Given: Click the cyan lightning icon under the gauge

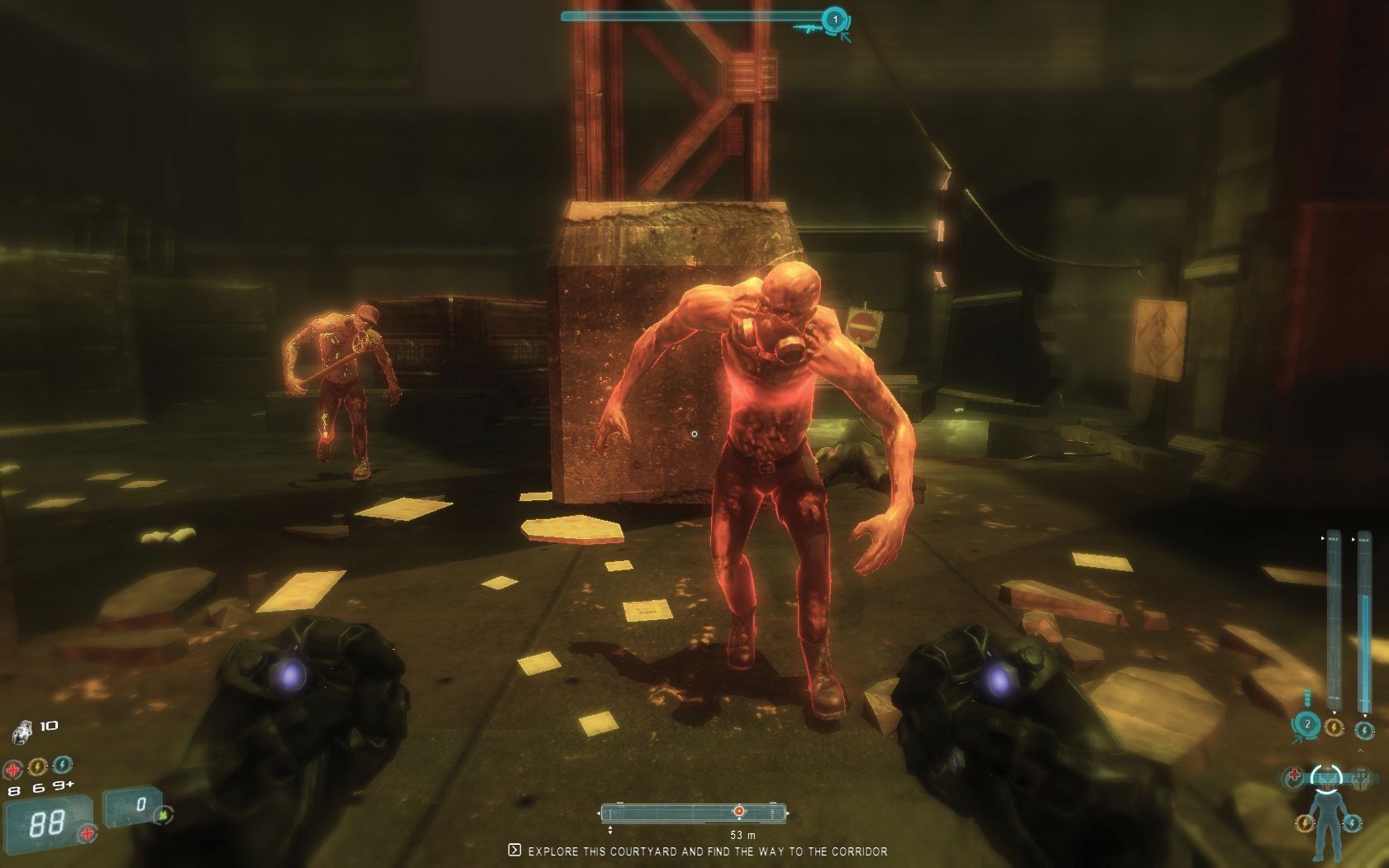Looking at the screenshot, I should click(1363, 731).
